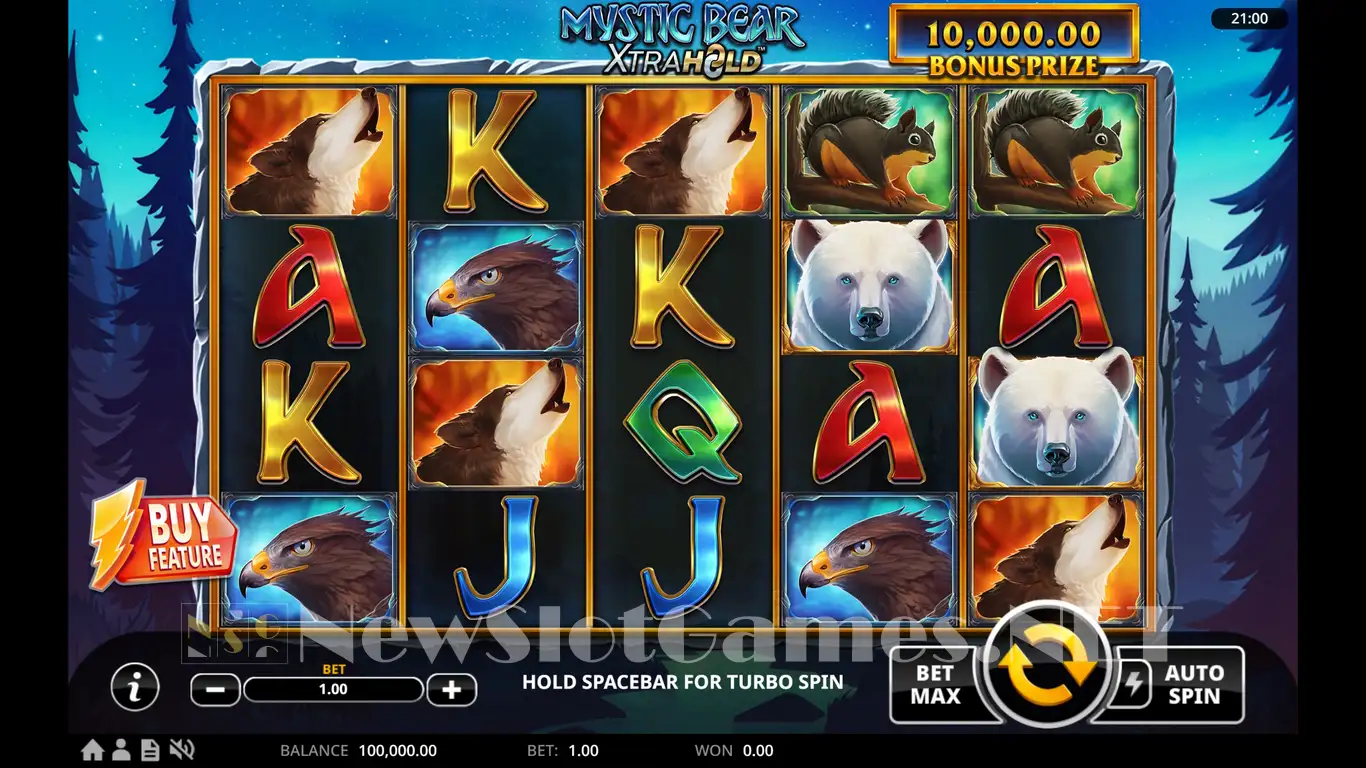
Task: Go to the home lobby icon
Action: coord(92,750)
